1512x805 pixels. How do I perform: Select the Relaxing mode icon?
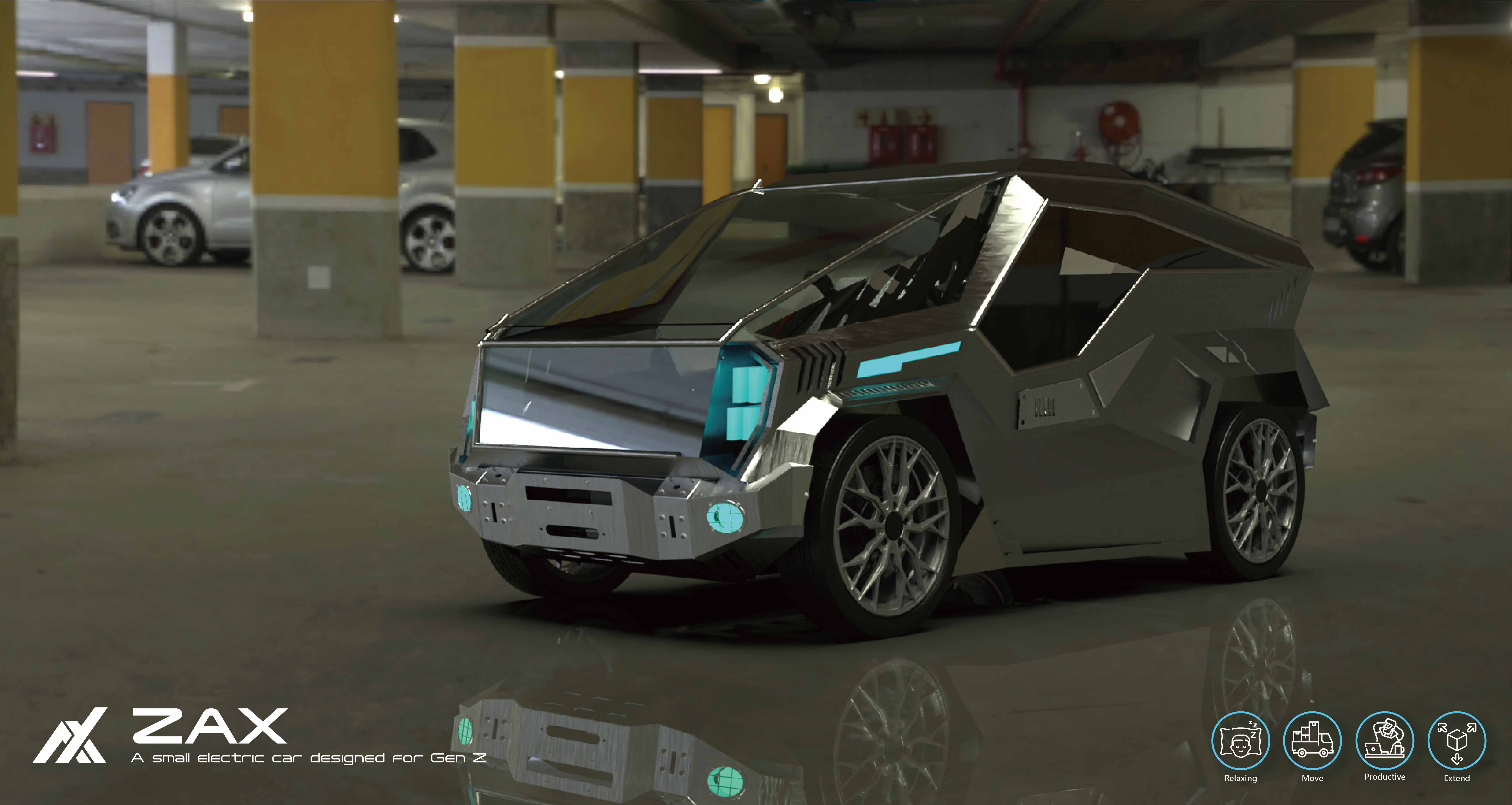coord(1240,740)
